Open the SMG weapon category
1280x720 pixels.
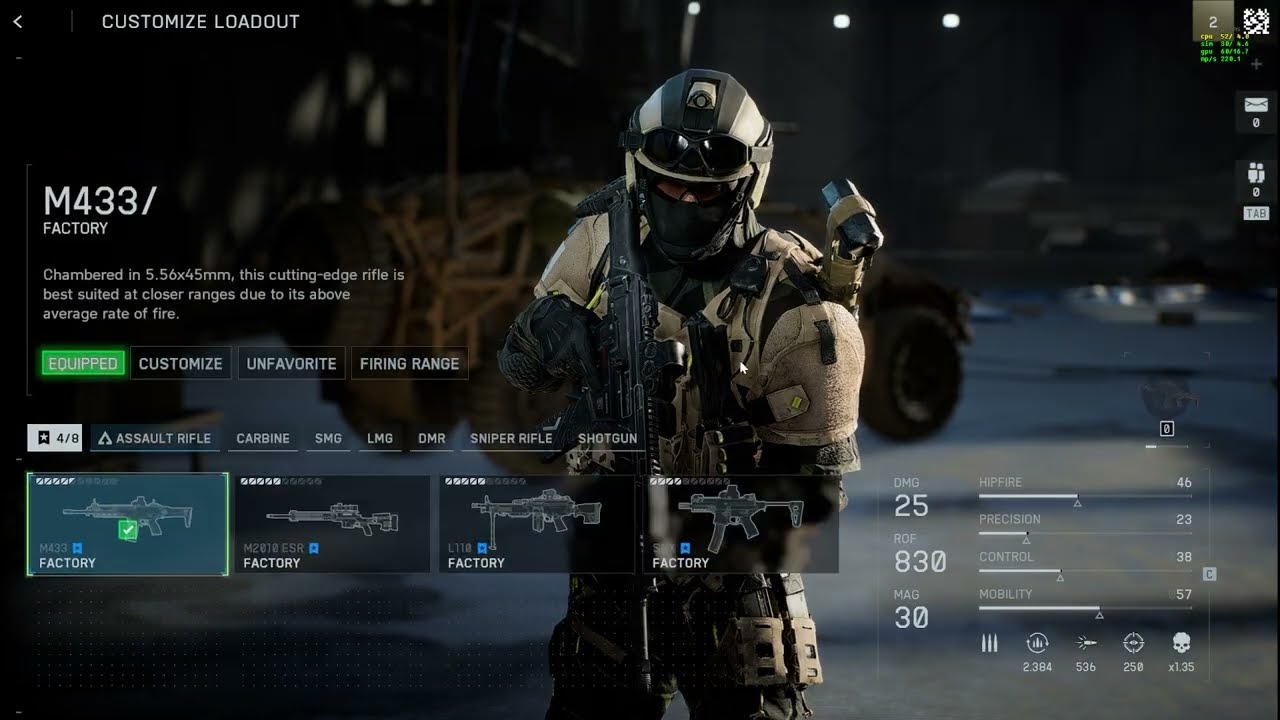328,438
